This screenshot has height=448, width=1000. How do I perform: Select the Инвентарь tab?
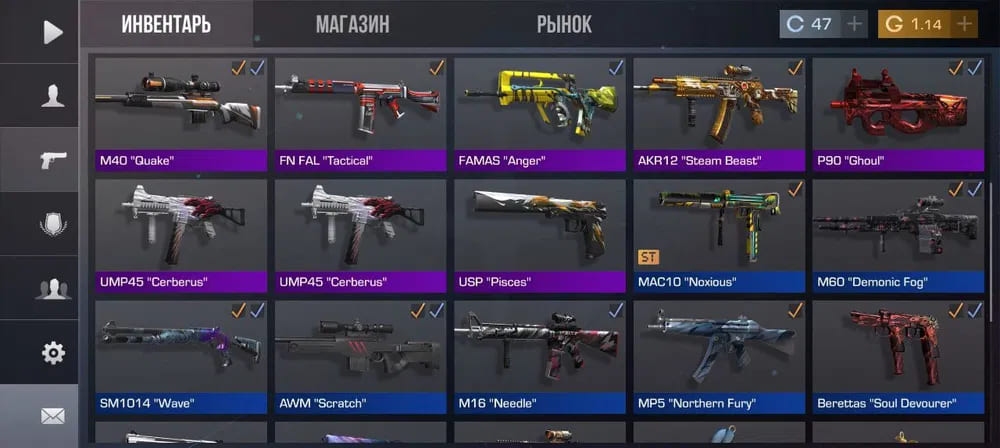[166, 24]
